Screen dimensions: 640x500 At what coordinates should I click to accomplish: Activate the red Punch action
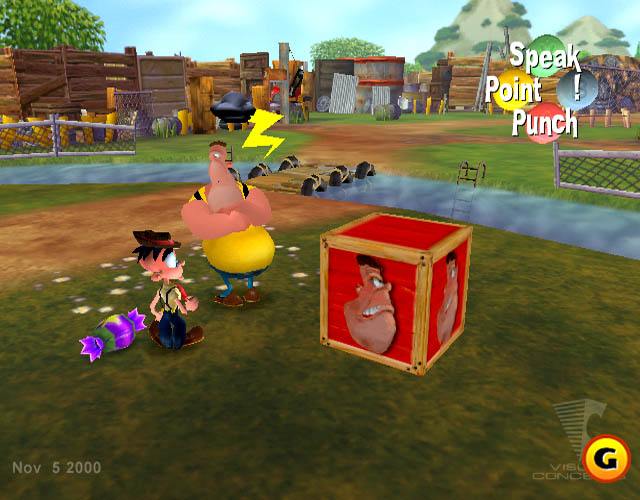click(x=545, y=123)
